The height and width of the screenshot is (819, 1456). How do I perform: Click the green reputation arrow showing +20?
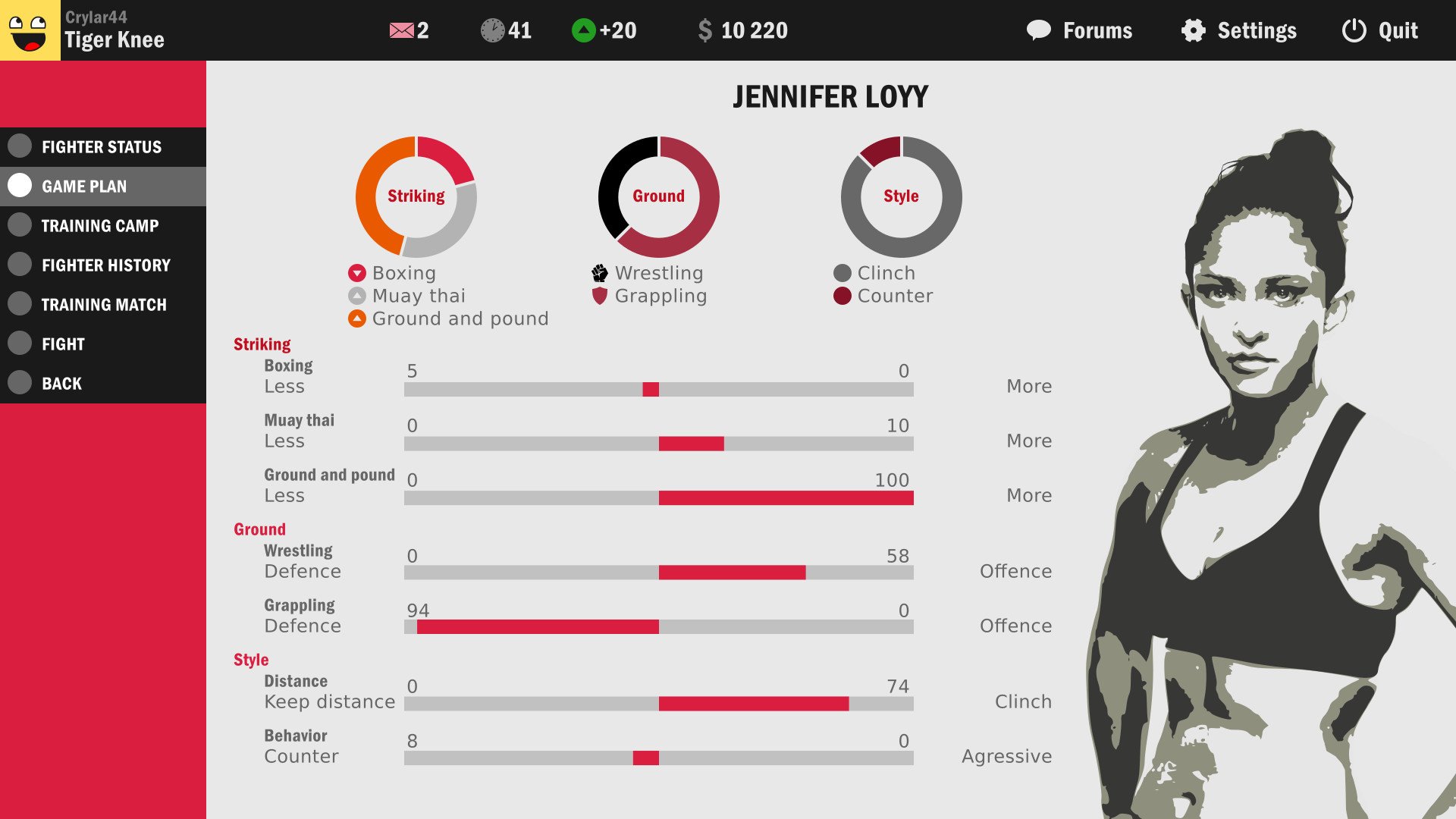583,30
